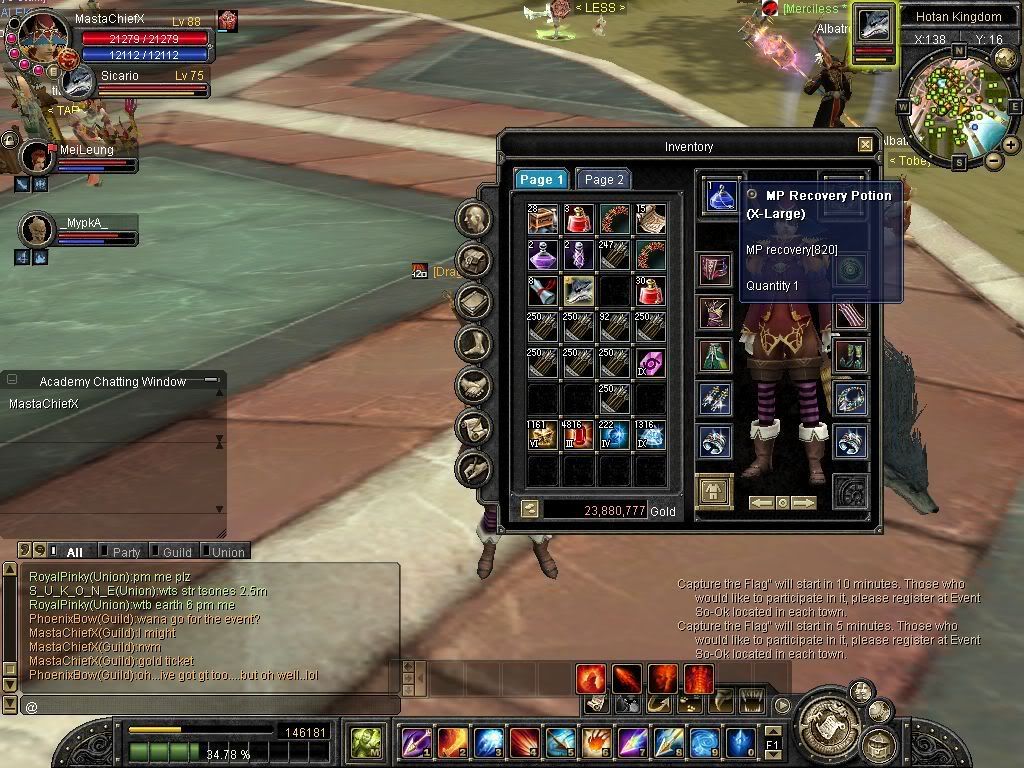The height and width of the screenshot is (768, 1024).
Task: Open the avatar costume button under equipment
Action: coord(714,492)
